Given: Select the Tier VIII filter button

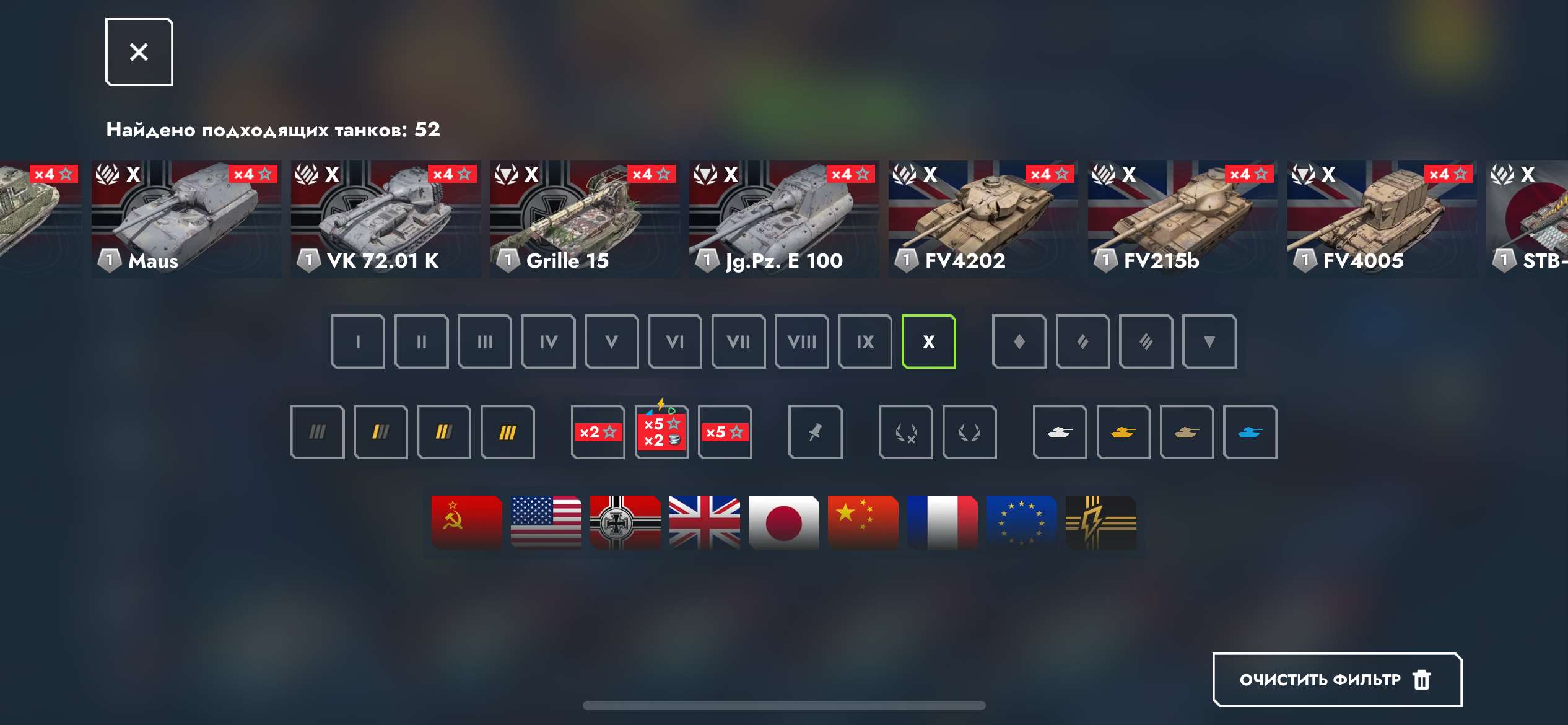Looking at the screenshot, I should 801,341.
